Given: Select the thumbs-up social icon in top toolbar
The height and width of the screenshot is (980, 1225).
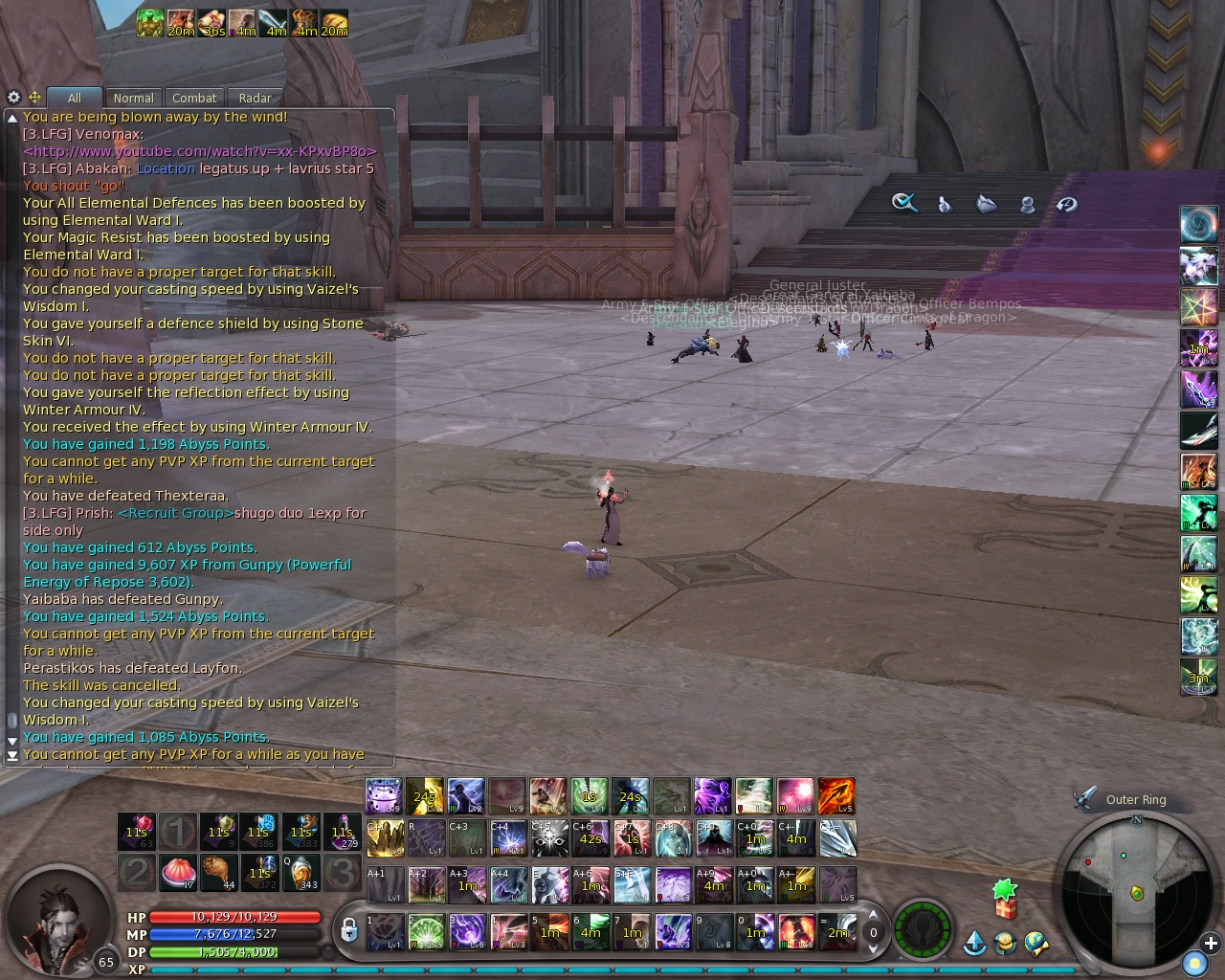Looking at the screenshot, I should (x=943, y=203).
